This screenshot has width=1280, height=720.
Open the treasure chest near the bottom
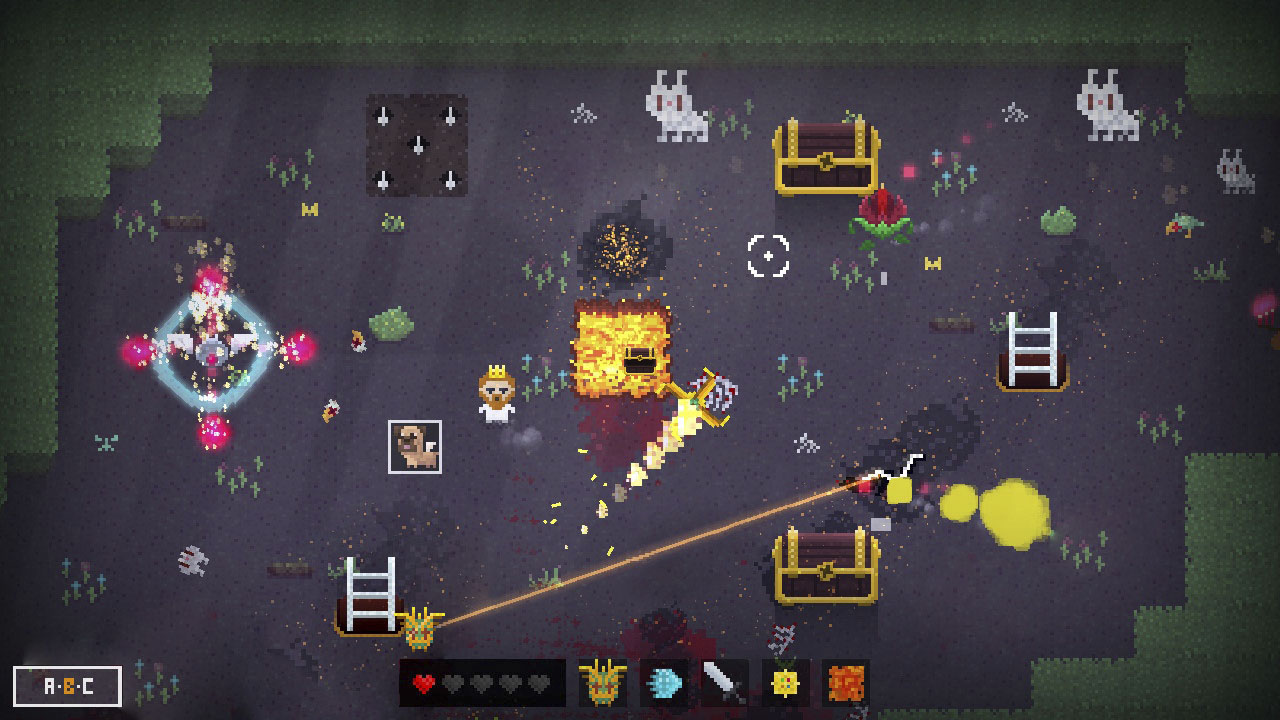point(826,566)
